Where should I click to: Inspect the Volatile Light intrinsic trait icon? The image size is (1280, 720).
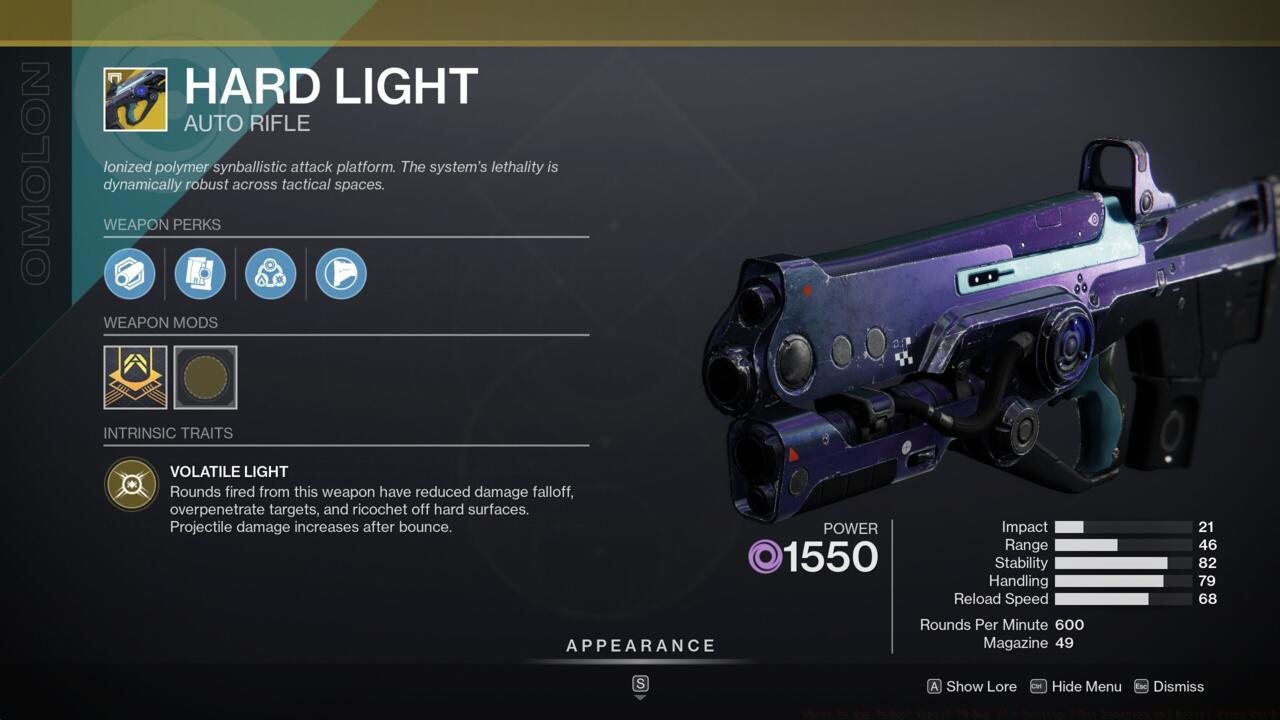click(x=131, y=484)
